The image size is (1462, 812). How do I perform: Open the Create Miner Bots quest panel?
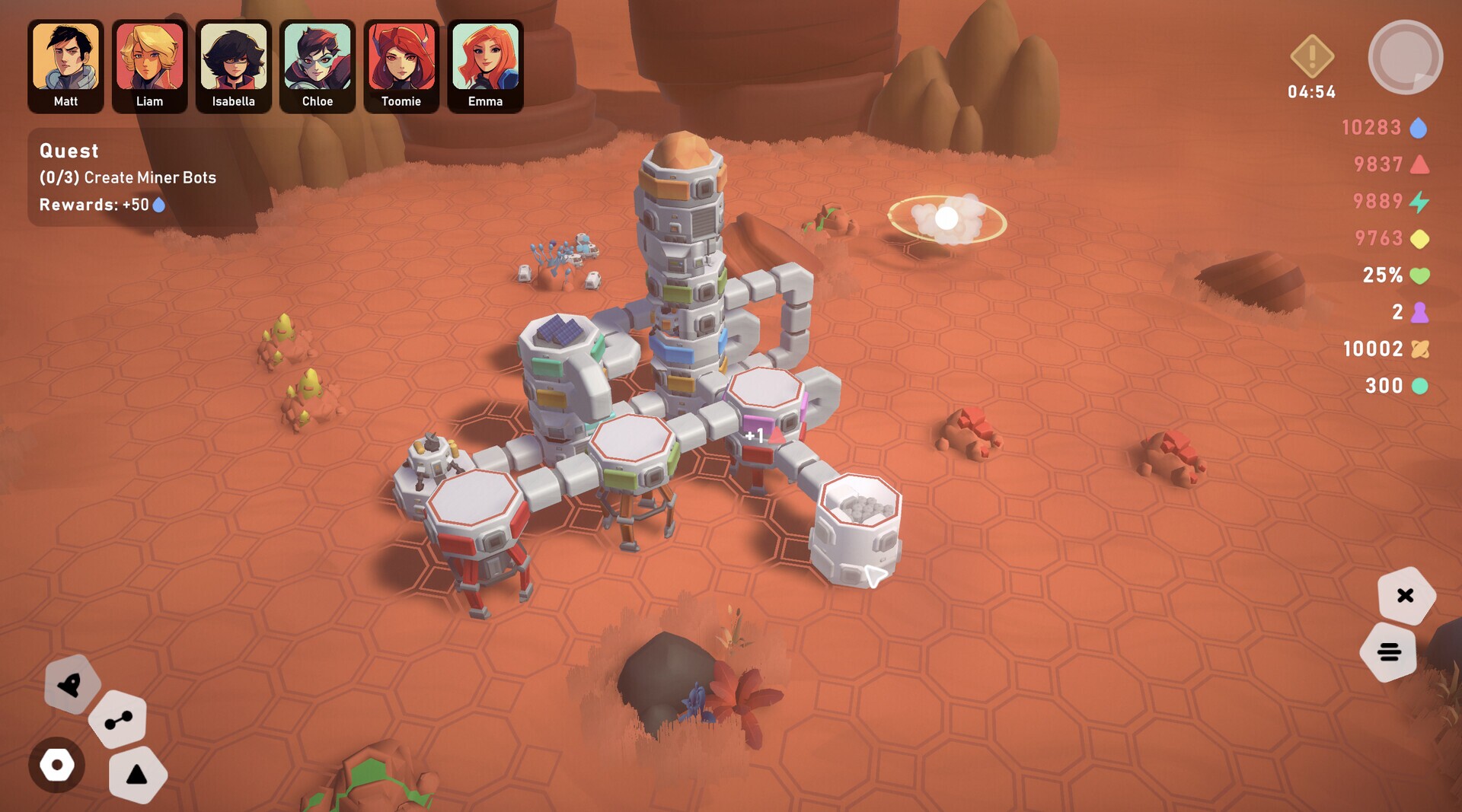click(x=126, y=177)
